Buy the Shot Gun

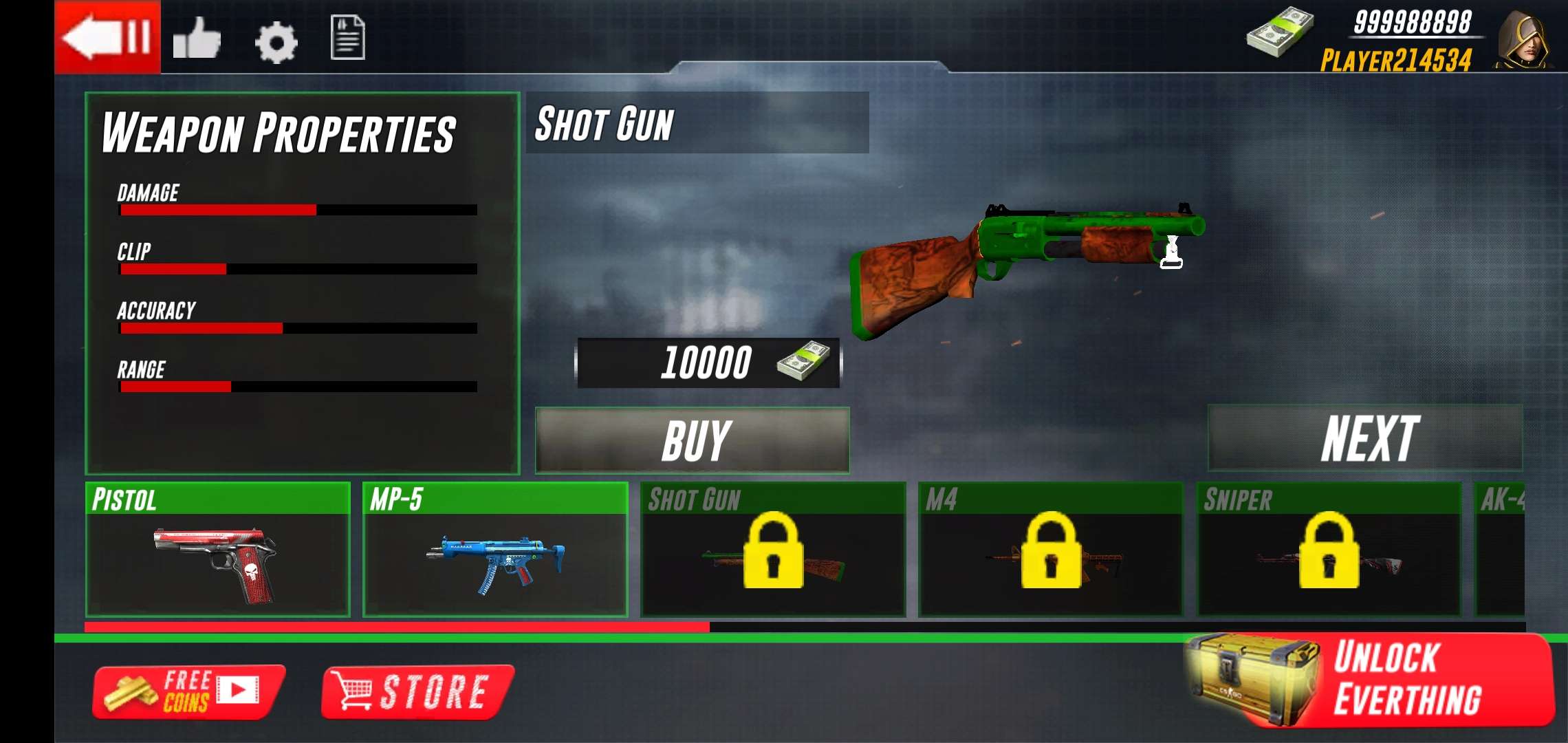pos(692,440)
